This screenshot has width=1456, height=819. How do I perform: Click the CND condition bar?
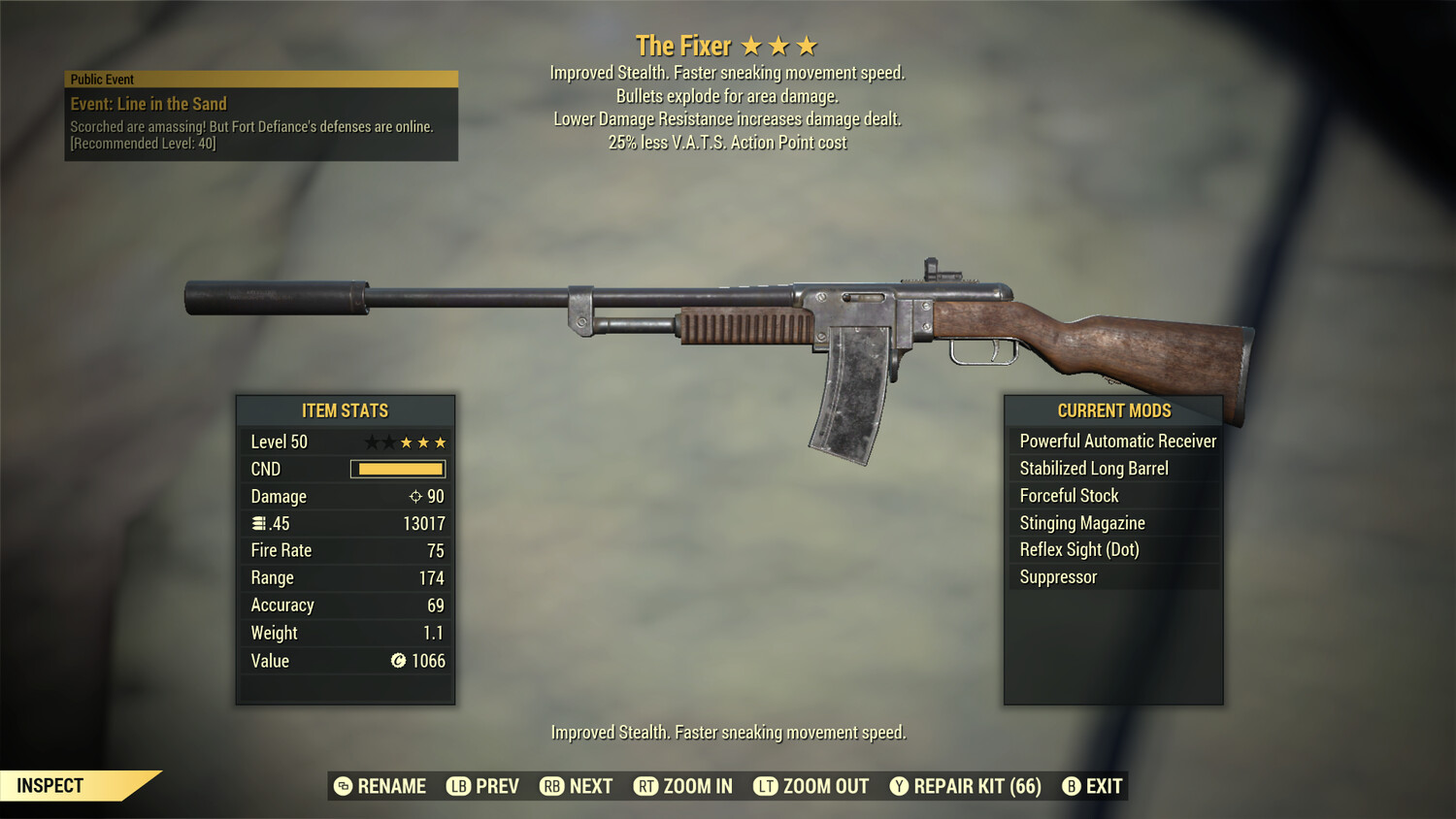click(398, 469)
